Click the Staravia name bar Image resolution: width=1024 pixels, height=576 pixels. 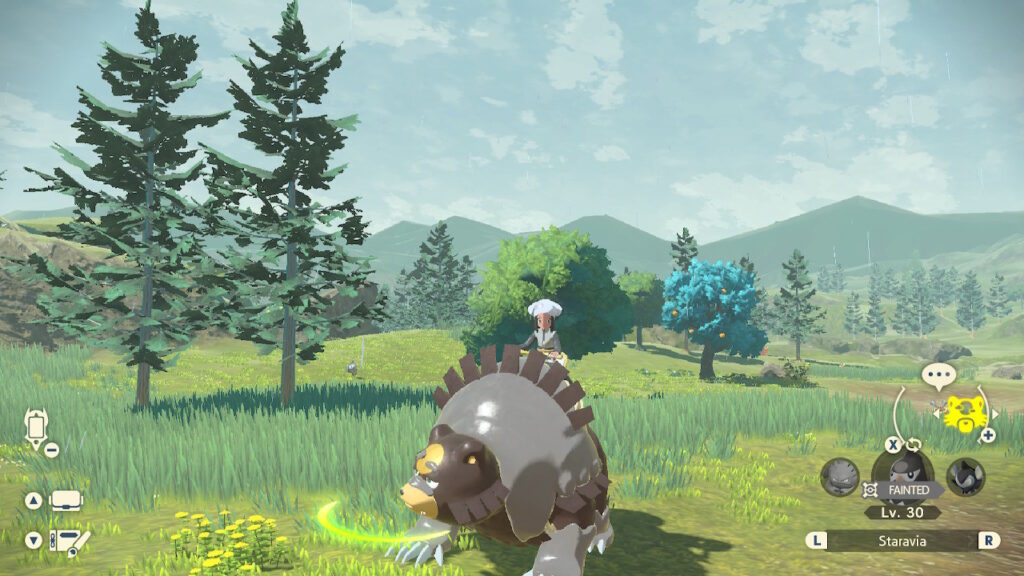(902, 541)
